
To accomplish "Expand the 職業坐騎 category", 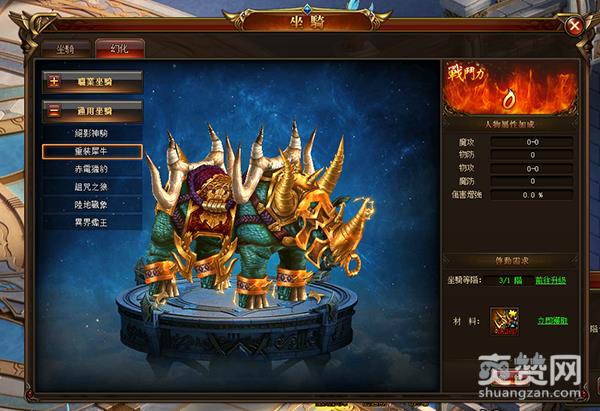I will (x=92, y=81).
